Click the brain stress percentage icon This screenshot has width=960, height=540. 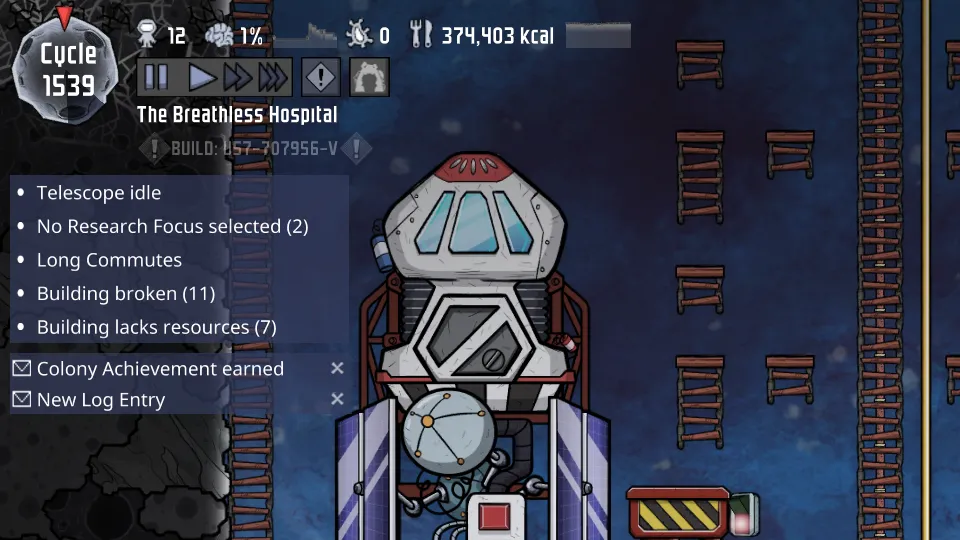click(x=219, y=36)
